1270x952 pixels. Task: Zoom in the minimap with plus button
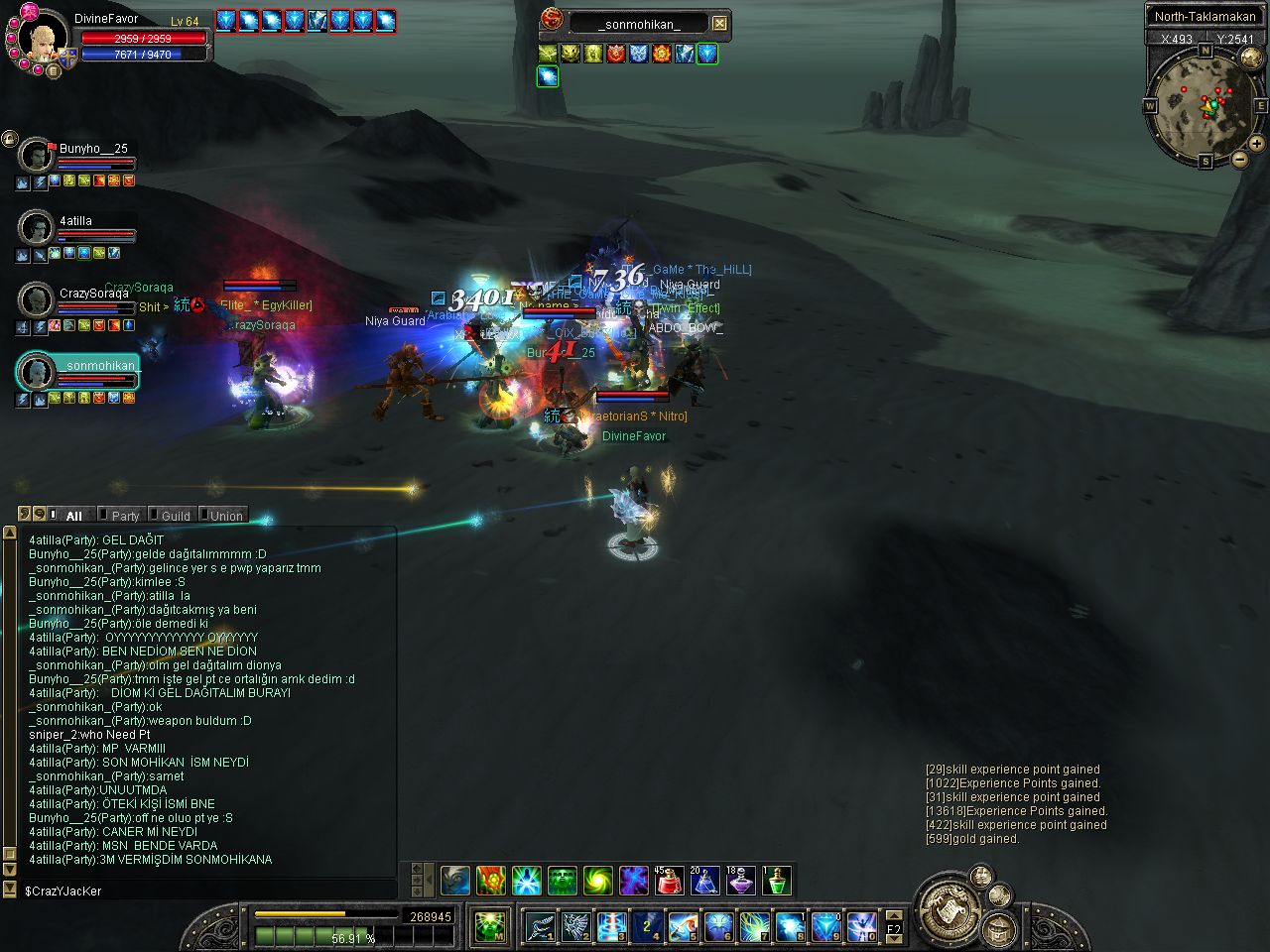point(1256,143)
